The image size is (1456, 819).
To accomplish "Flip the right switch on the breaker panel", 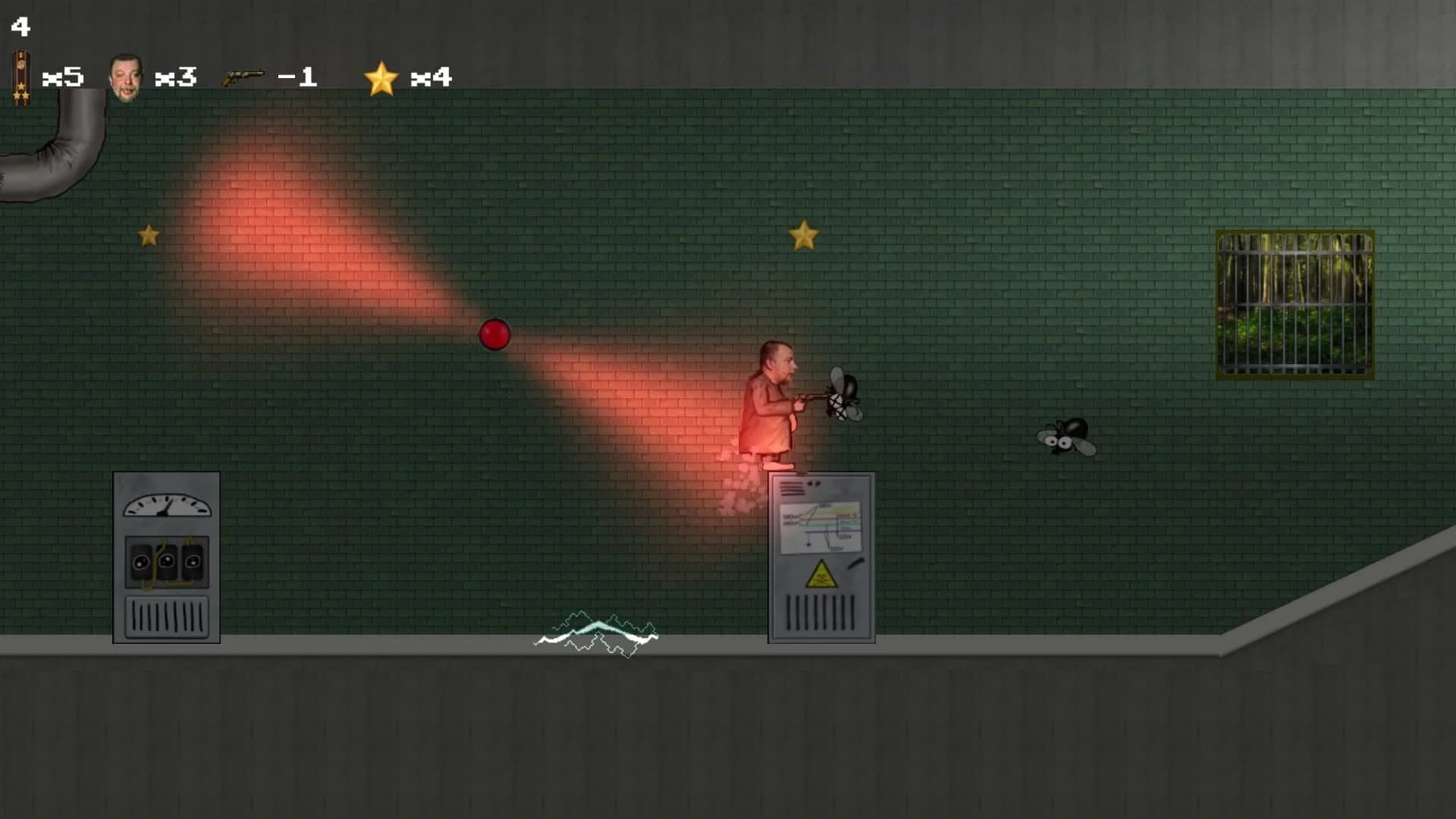I will point(193,563).
